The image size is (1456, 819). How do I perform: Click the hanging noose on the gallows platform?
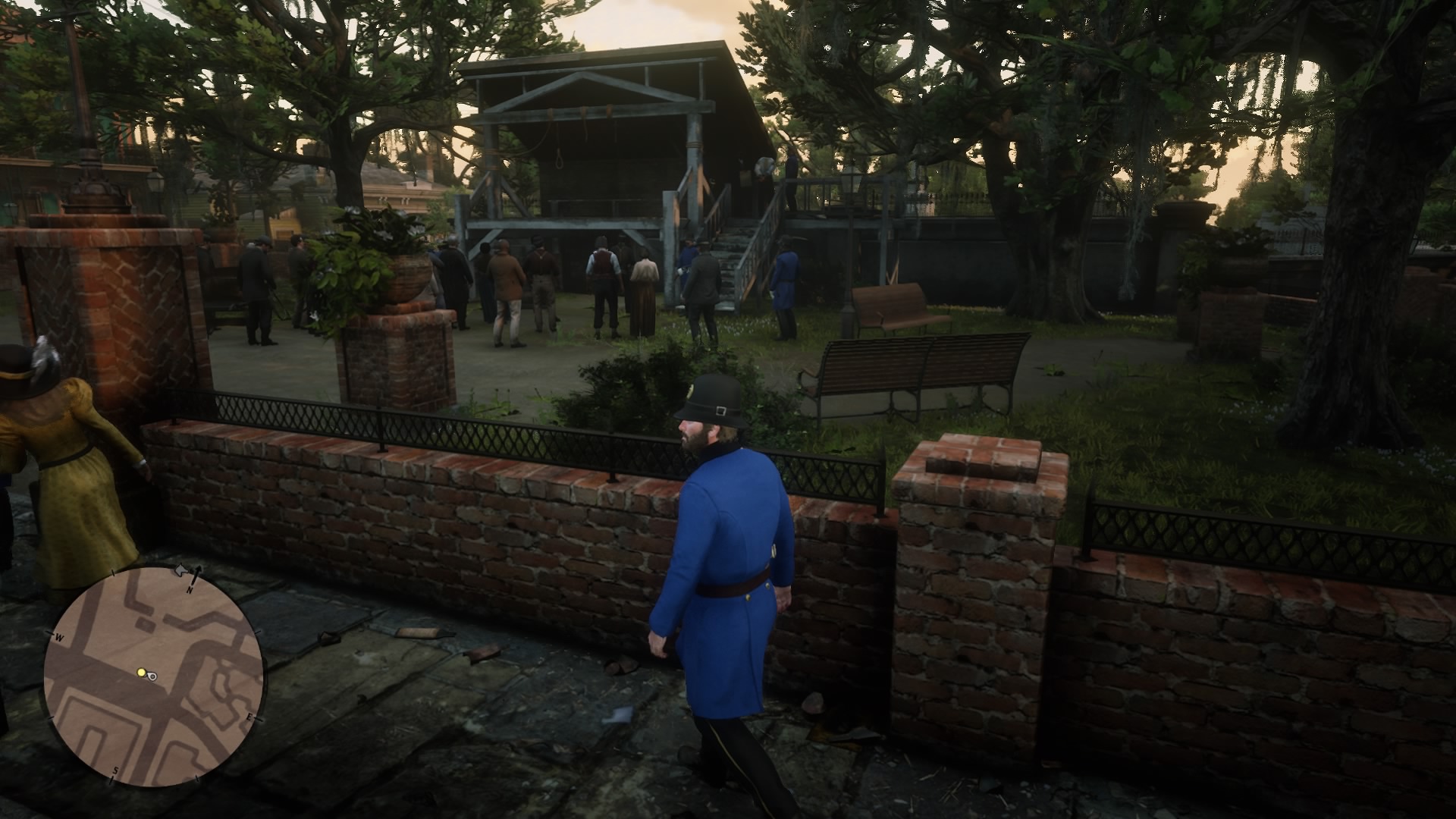click(560, 157)
